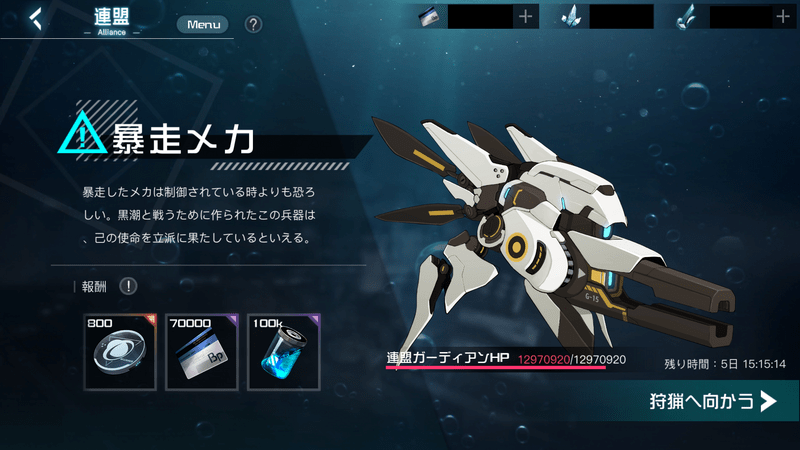The height and width of the screenshot is (450, 800).
Task: Open the question mark help button
Action: [253, 24]
